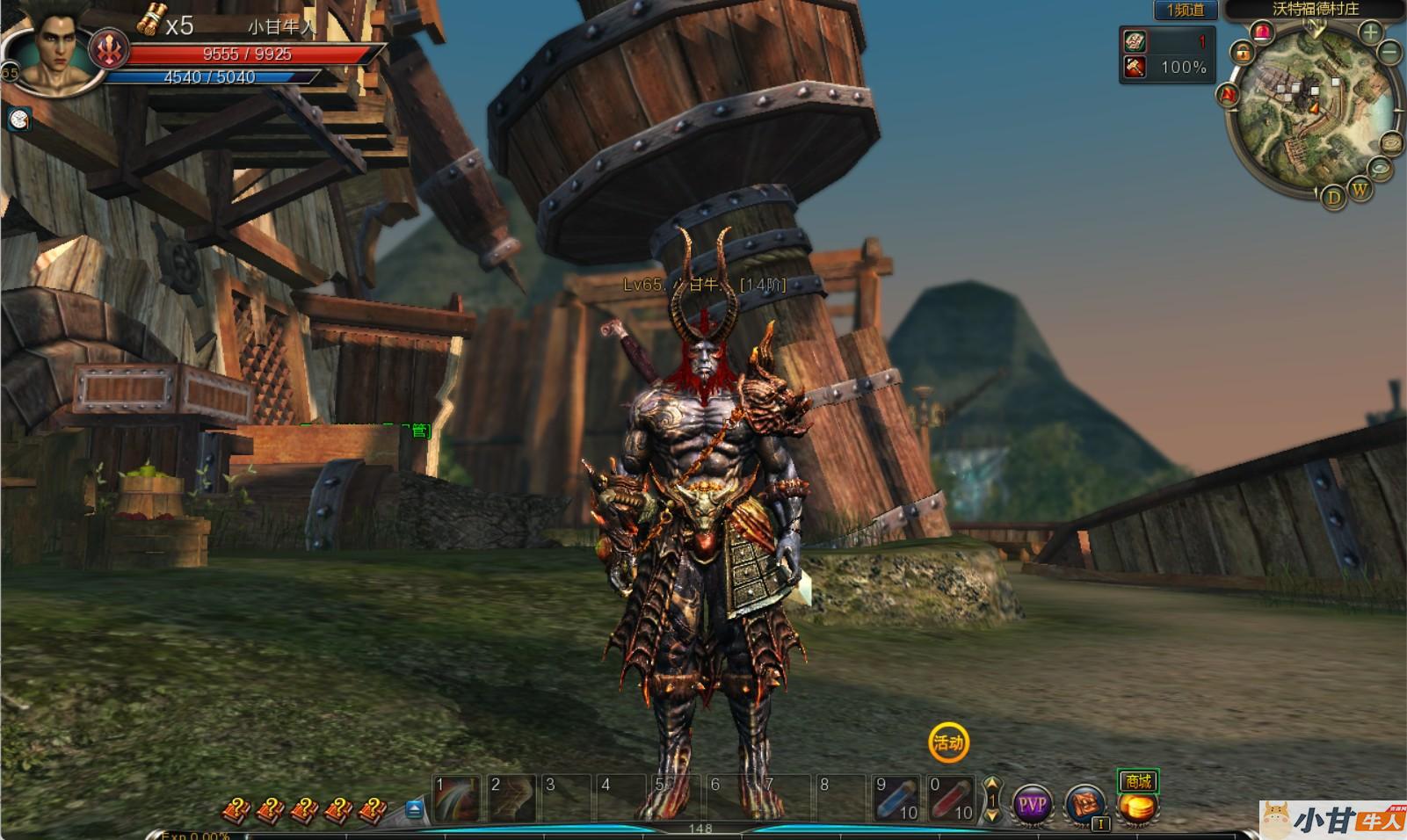Open the minimap's D button
This screenshot has width=1407, height=840.
pyautogui.click(x=1334, y=198)
